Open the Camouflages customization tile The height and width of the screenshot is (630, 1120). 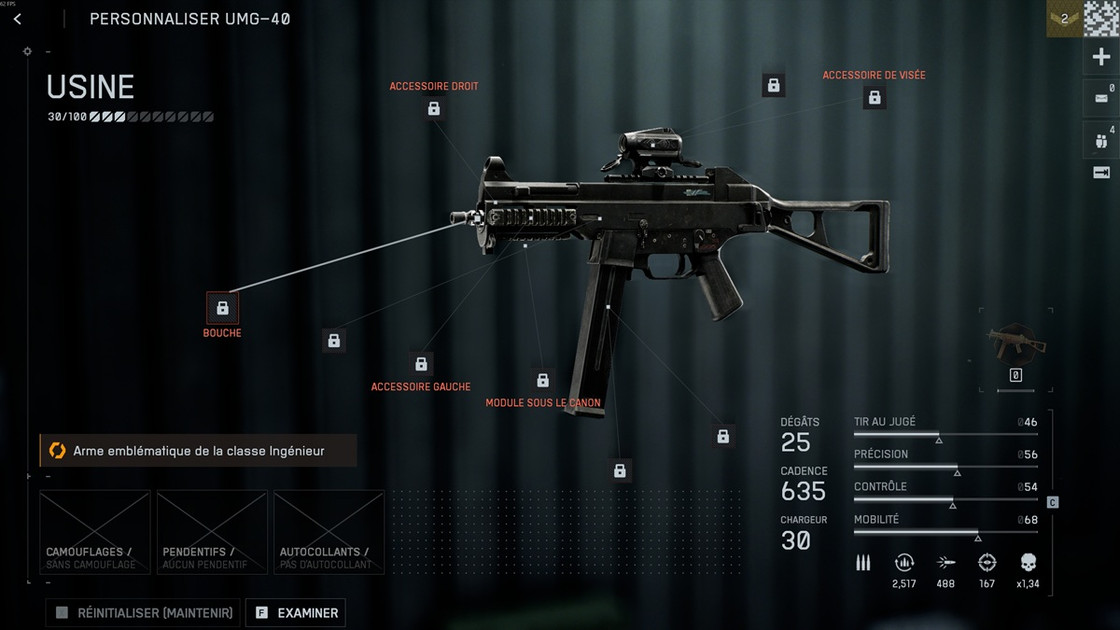95,532
